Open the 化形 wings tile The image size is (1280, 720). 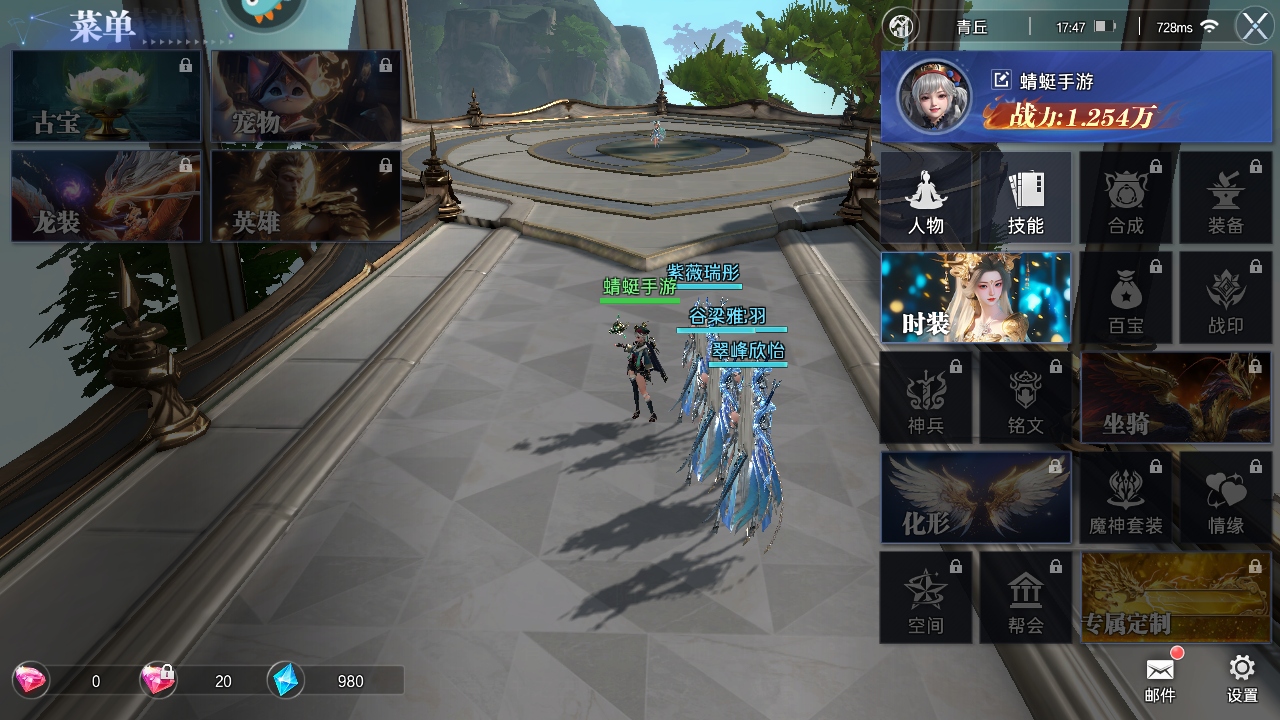pyautogui.click(x=976, y=498)
